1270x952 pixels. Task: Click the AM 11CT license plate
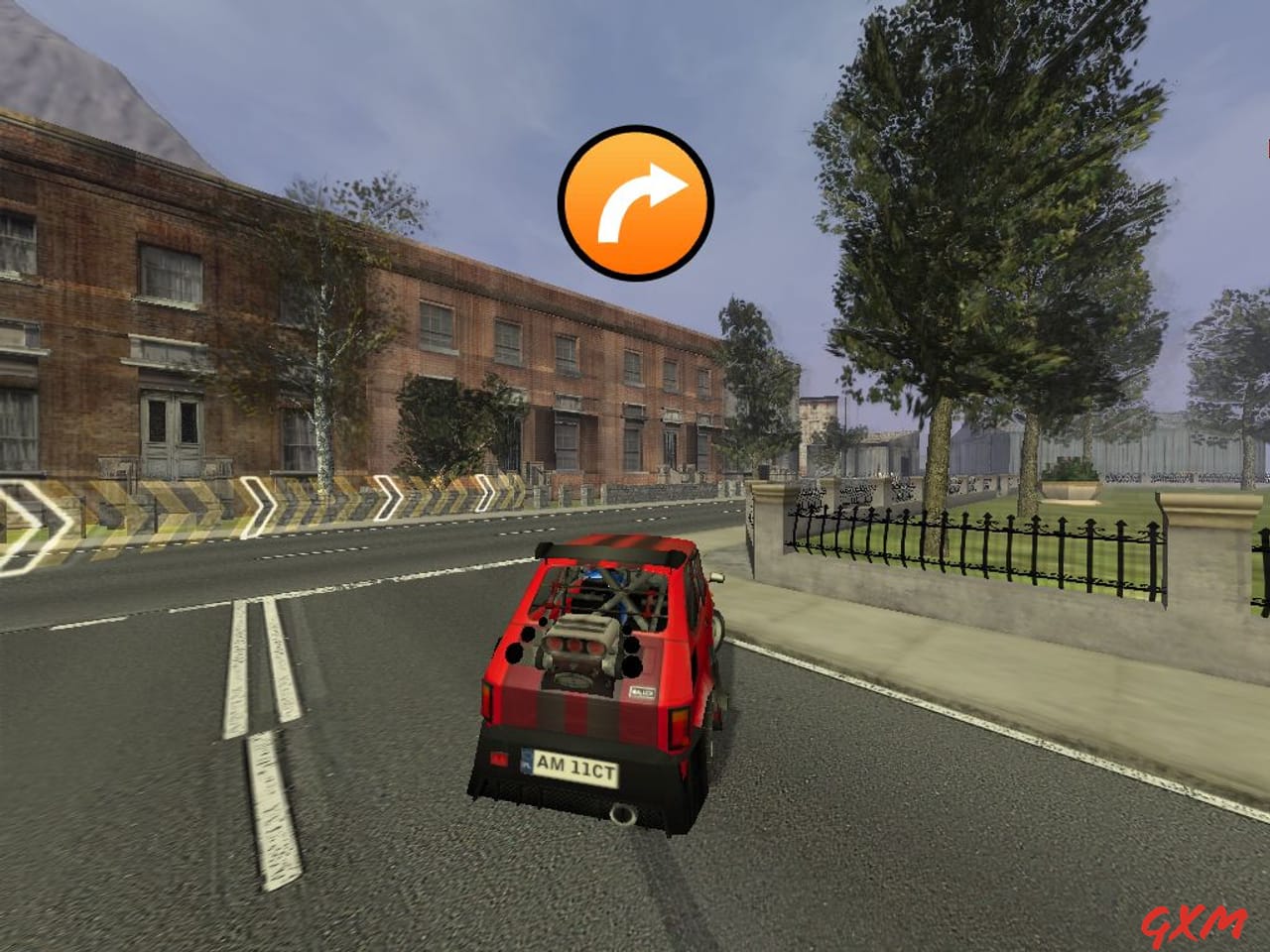click(x=575, y=766)
